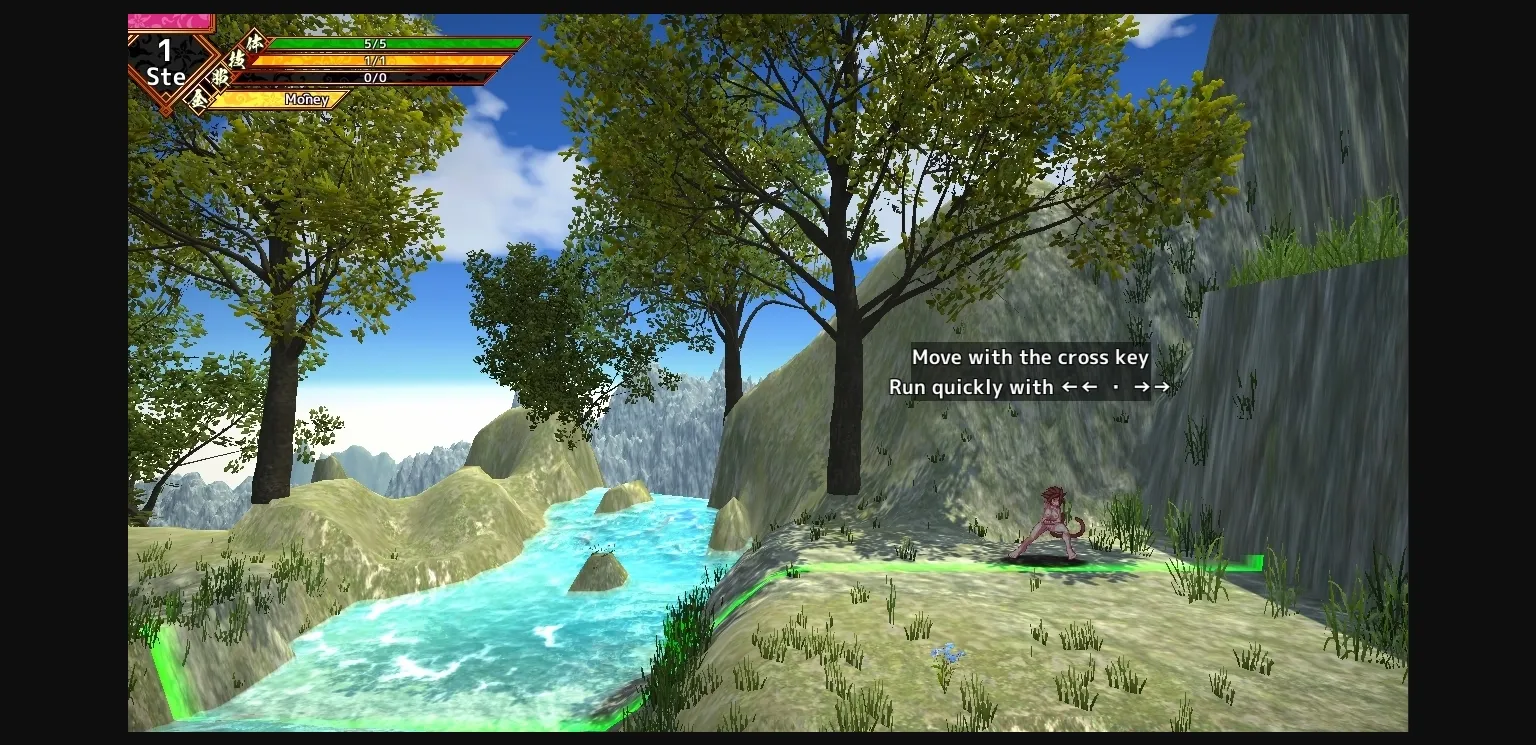The image size is (1536, 745).
Task: Click the Ste stage label badge
Action: tap(167, 76)
